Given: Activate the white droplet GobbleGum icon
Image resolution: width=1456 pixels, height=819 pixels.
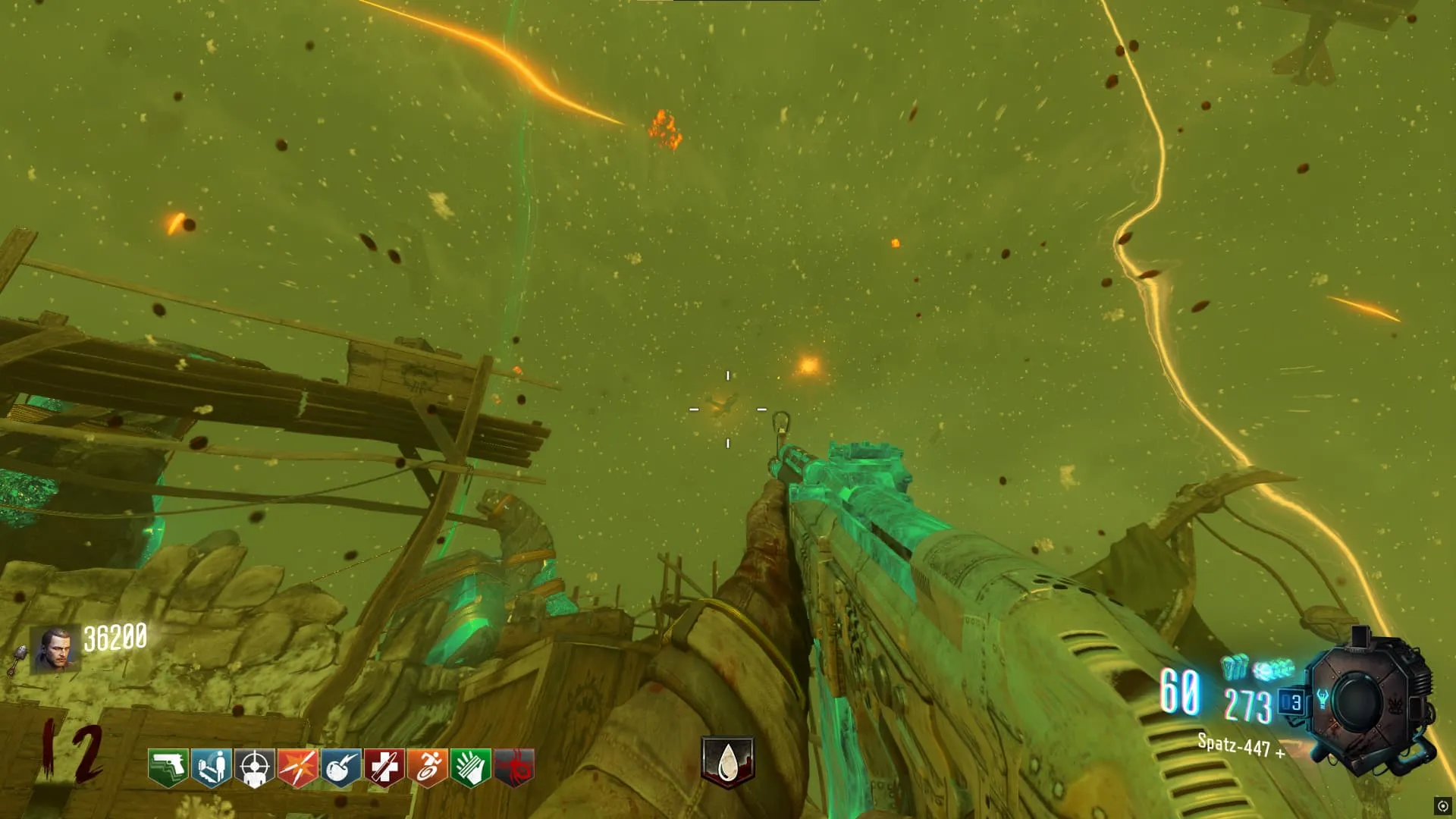Looking at the screenshot, I should [727, 761].
